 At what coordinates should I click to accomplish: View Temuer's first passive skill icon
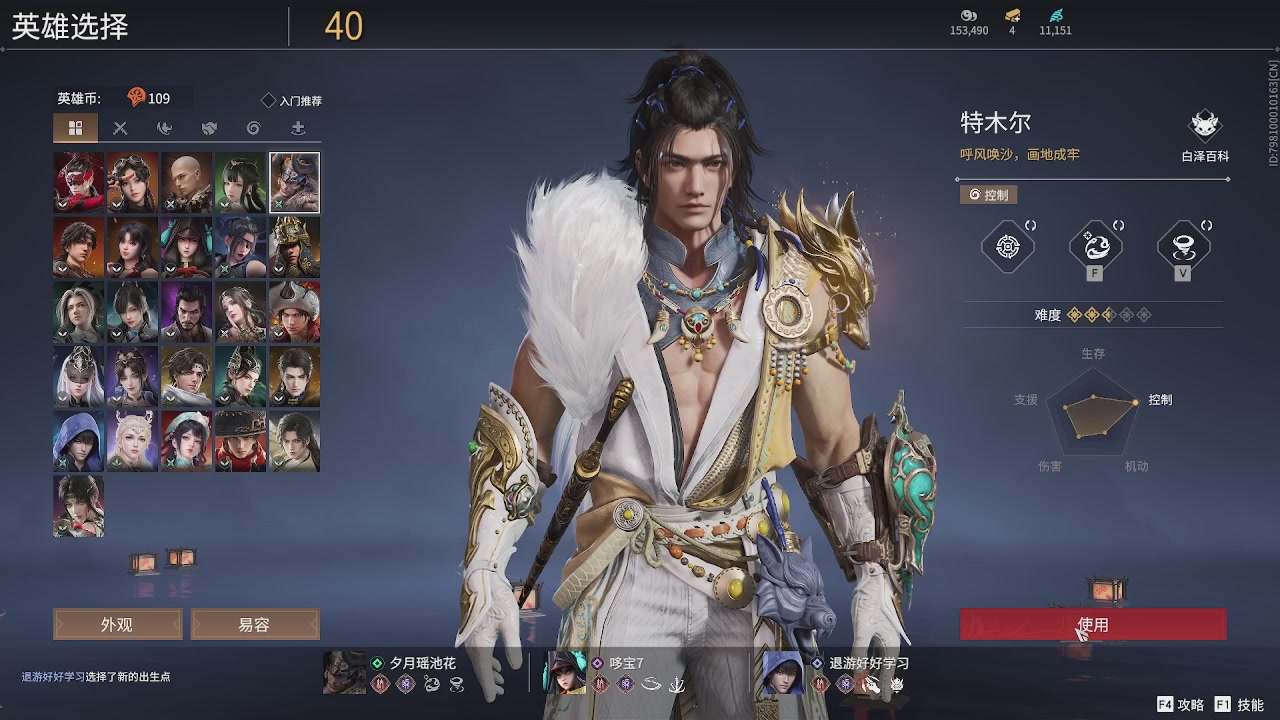pyautogui.click(x=1007, y=247)
